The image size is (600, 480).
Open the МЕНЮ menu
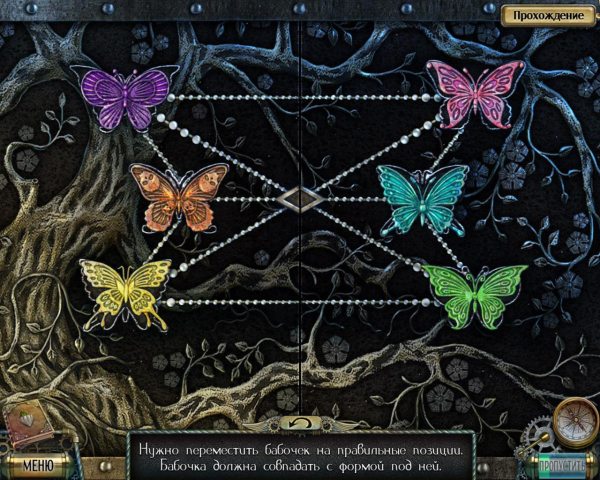point(37,465)
